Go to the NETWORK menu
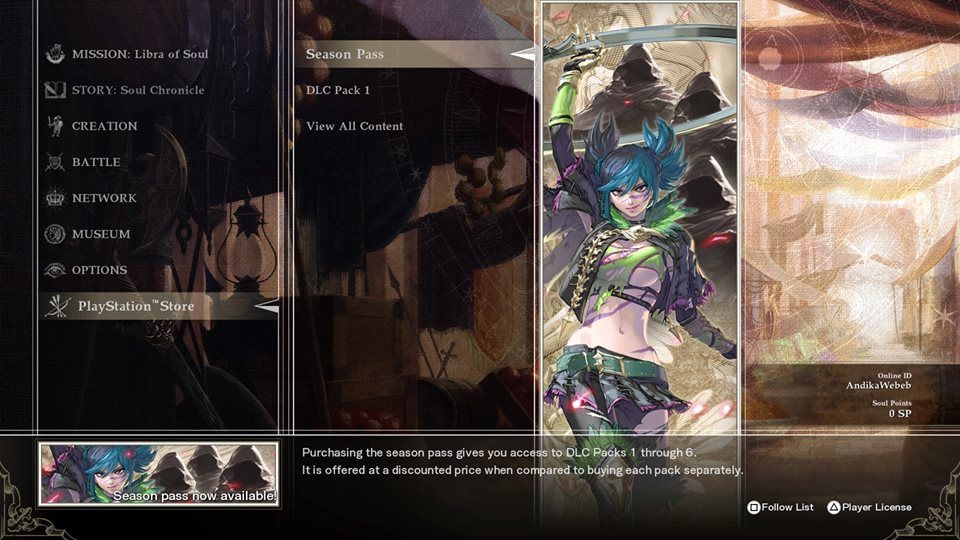 click(103, 198)
